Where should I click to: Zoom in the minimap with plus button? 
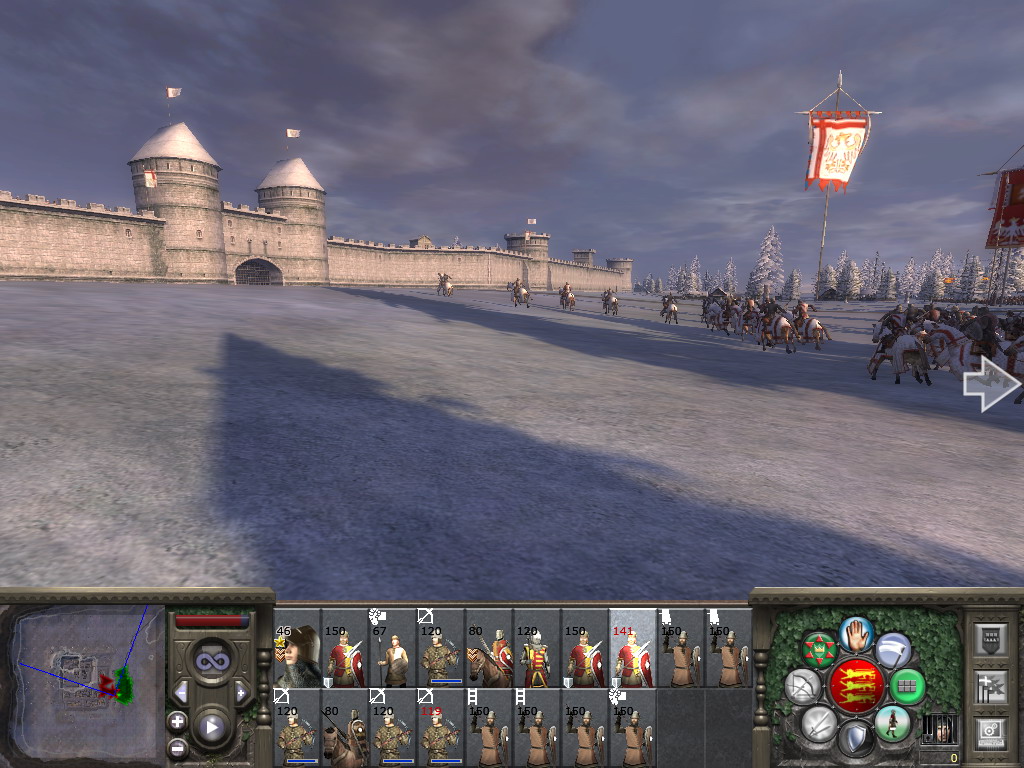tap(177, 721)
